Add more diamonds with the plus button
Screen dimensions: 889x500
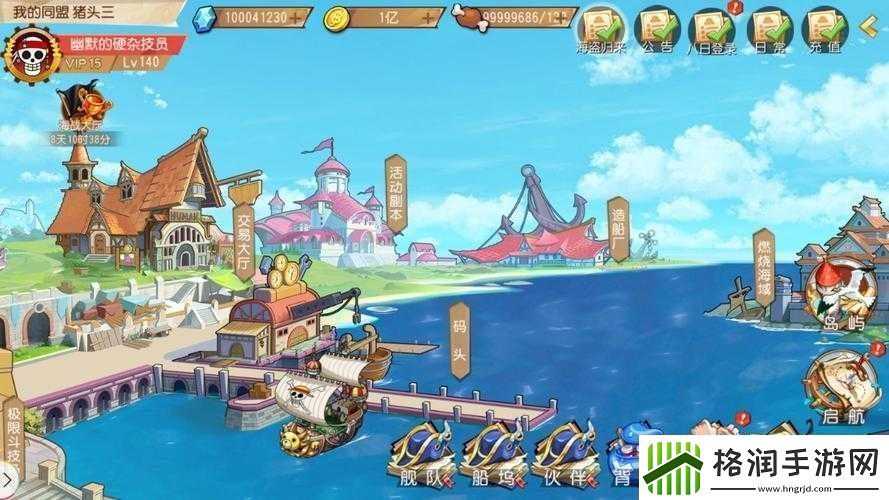click(x=297, y=18)
